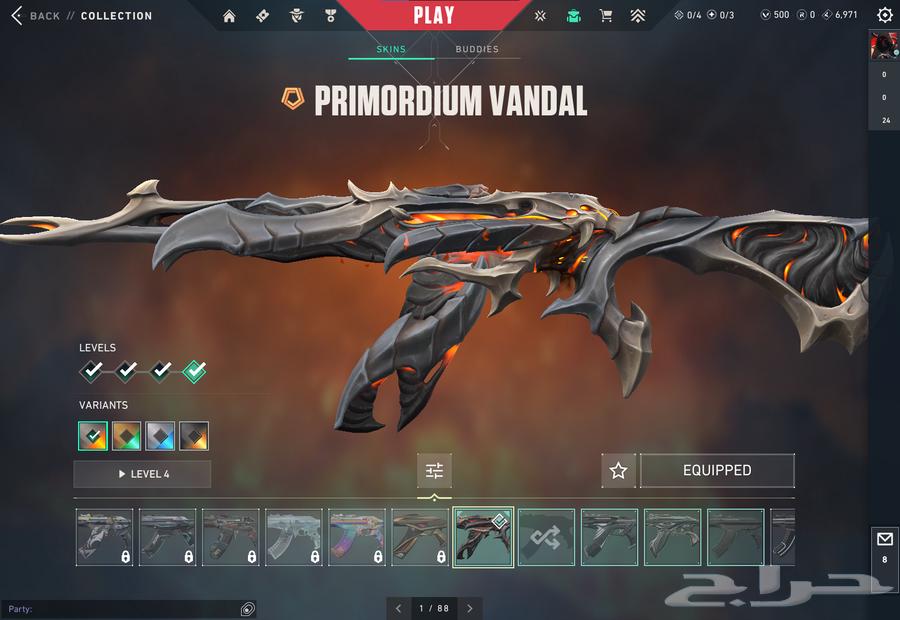900x620 pixels.
Task: Select the fourth skin level diamond
Action: (x=194, y=372)
